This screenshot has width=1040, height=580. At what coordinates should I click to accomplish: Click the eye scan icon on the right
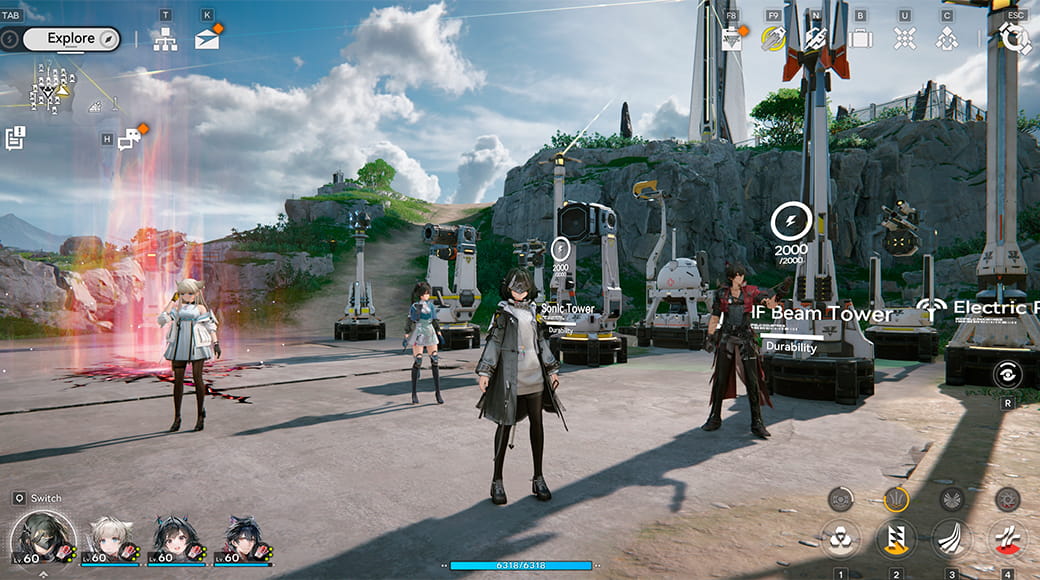1007,374
